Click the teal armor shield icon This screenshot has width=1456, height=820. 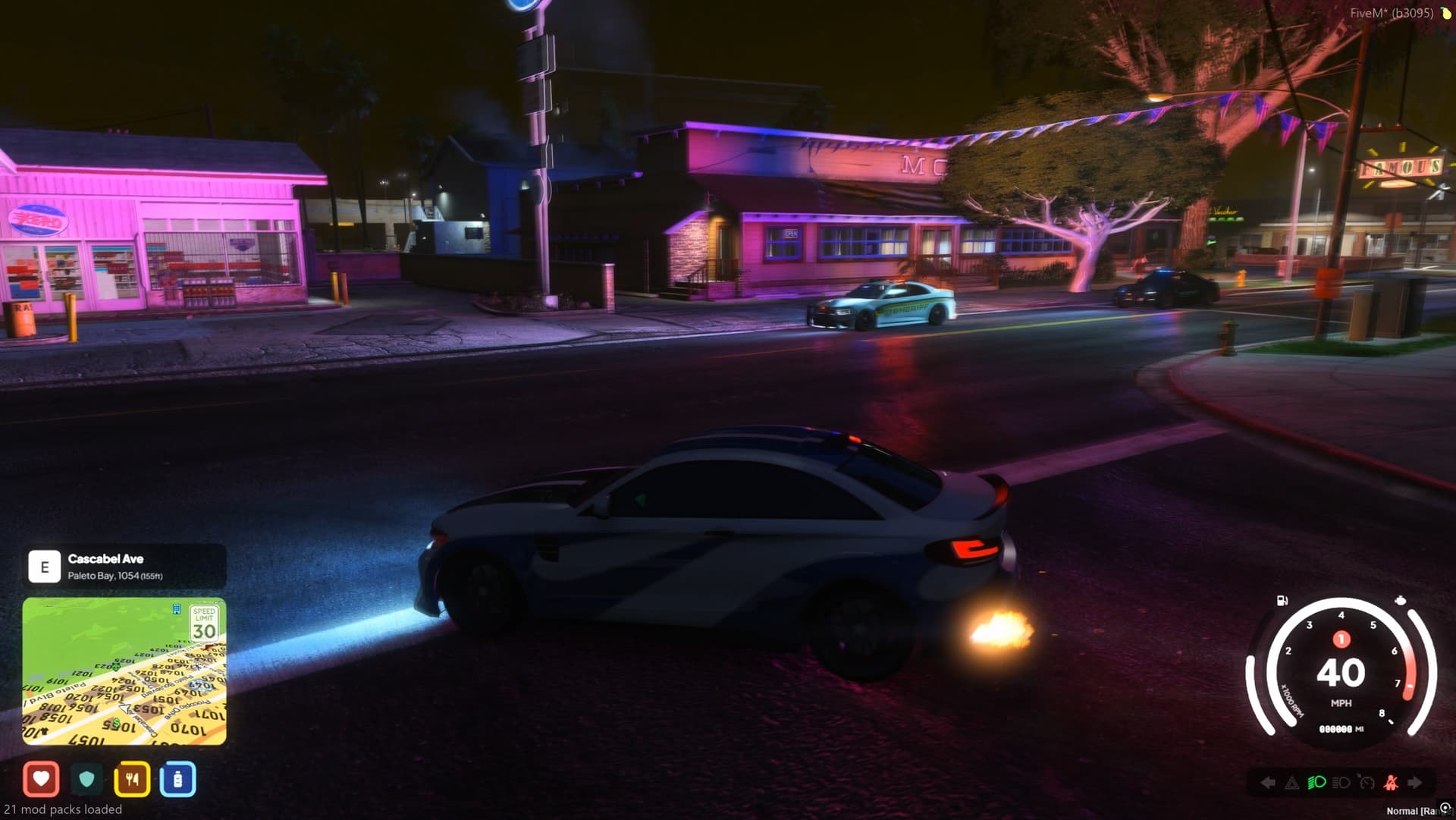click(x=87, y=778)
